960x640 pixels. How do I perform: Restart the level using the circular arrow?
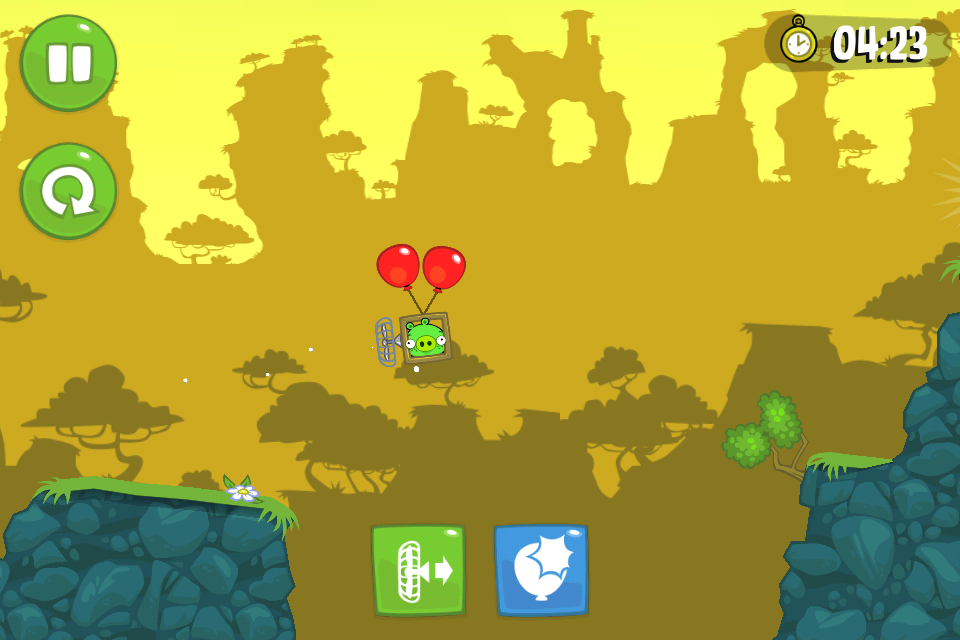click(x=68, y=190)
